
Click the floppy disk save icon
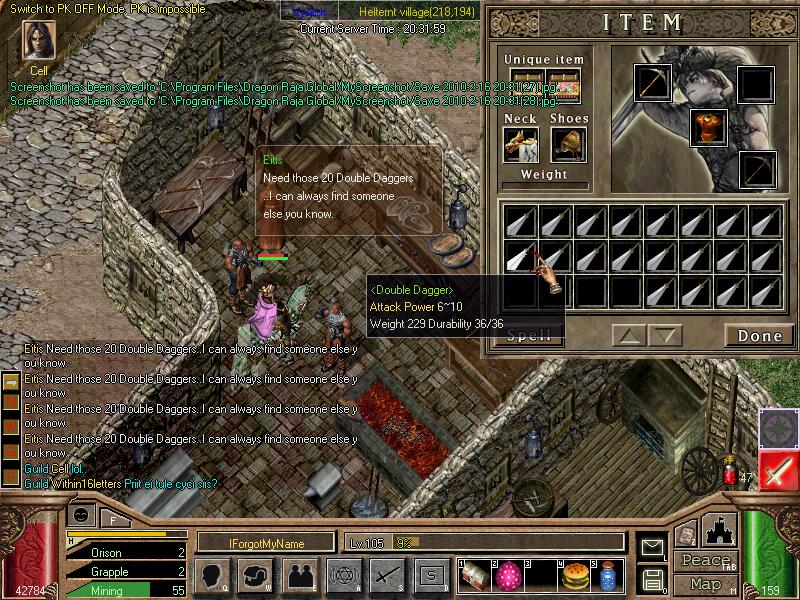(x=652, y=577)
